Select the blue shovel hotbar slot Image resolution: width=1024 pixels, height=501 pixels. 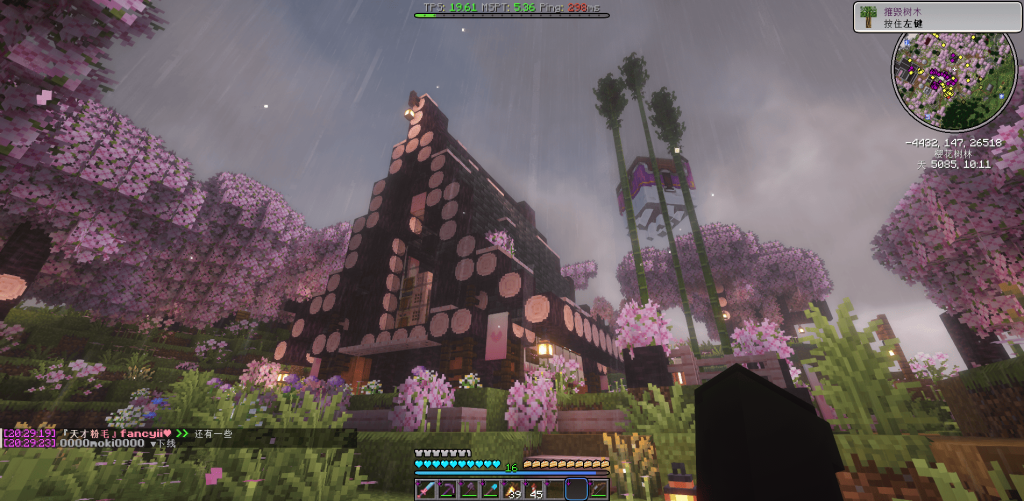point(489,489)
